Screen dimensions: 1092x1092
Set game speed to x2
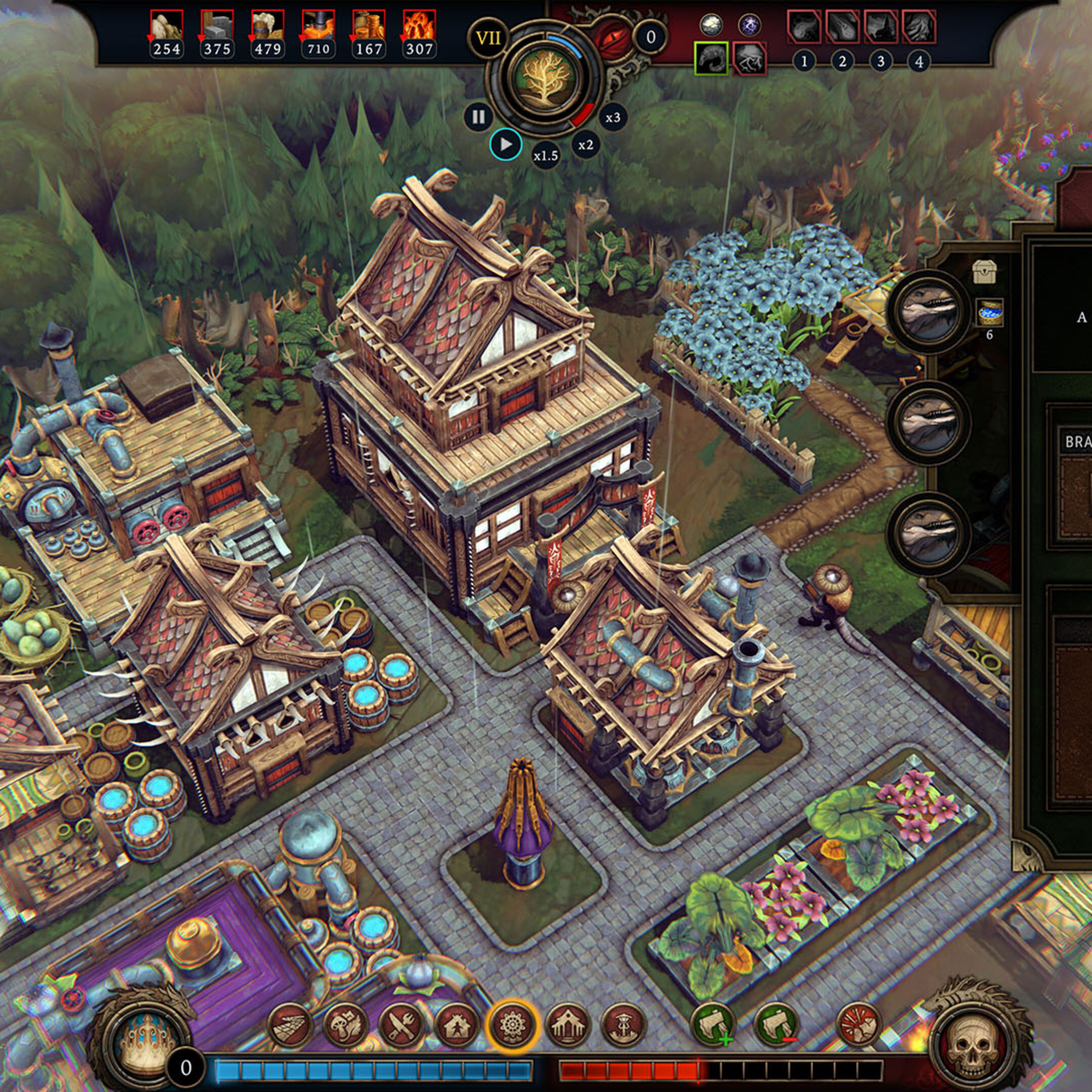[x=586, y=145]
